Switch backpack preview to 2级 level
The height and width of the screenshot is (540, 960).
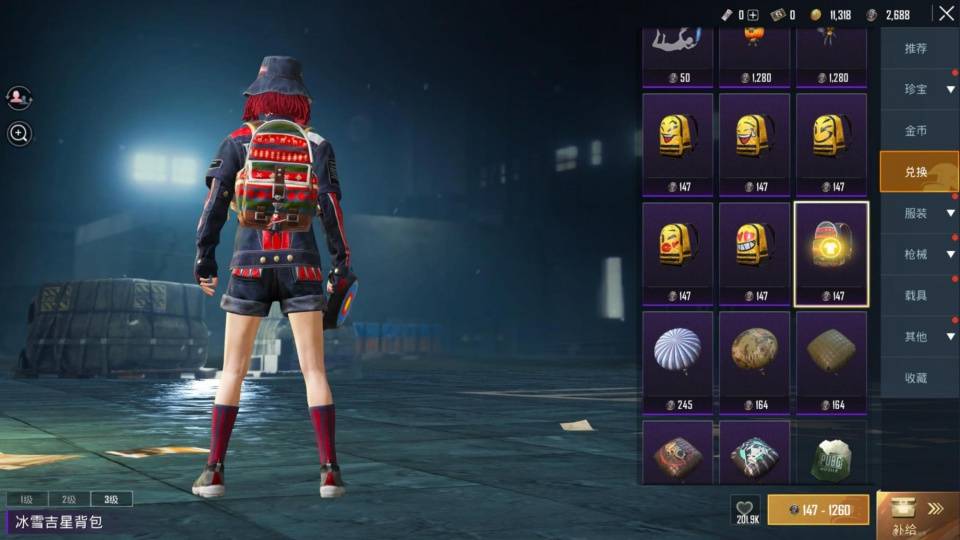point(69,499)
